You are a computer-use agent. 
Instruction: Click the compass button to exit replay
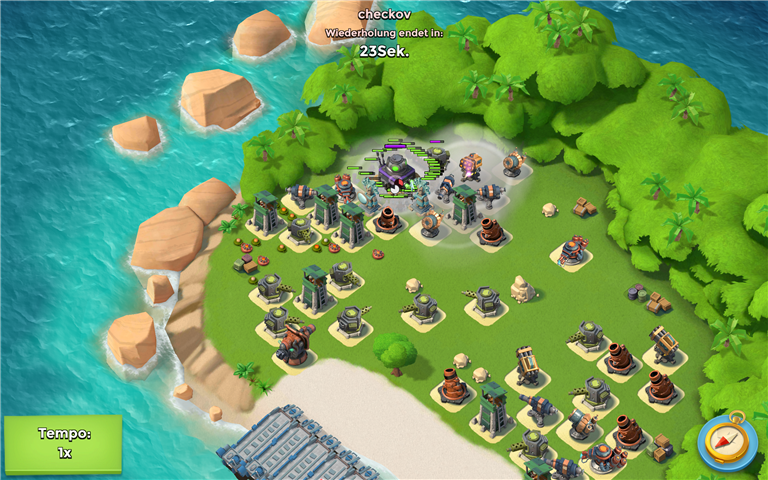point(727,441)
